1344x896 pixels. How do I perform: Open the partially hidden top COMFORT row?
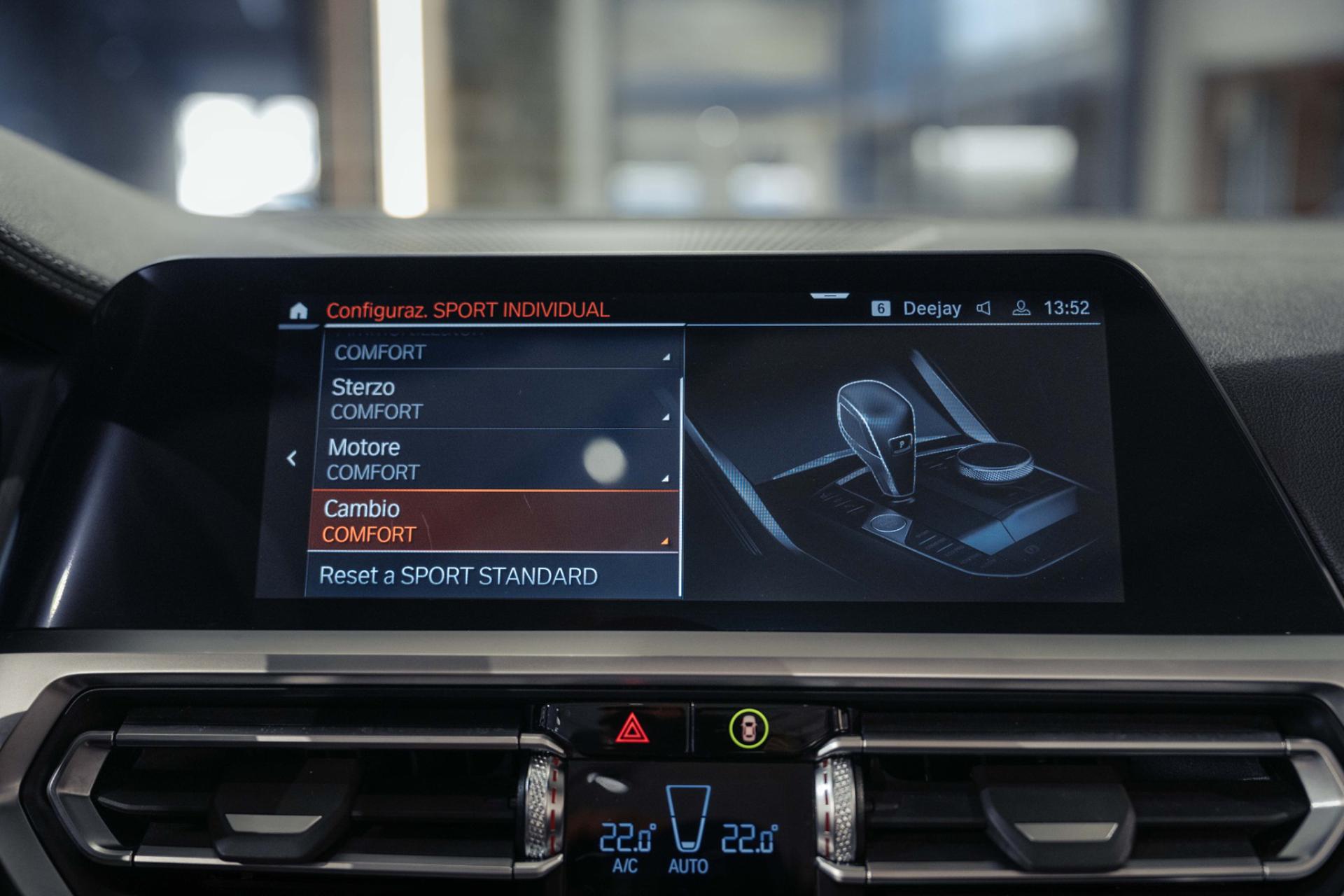pyautogui.click(x=501, y=351)
